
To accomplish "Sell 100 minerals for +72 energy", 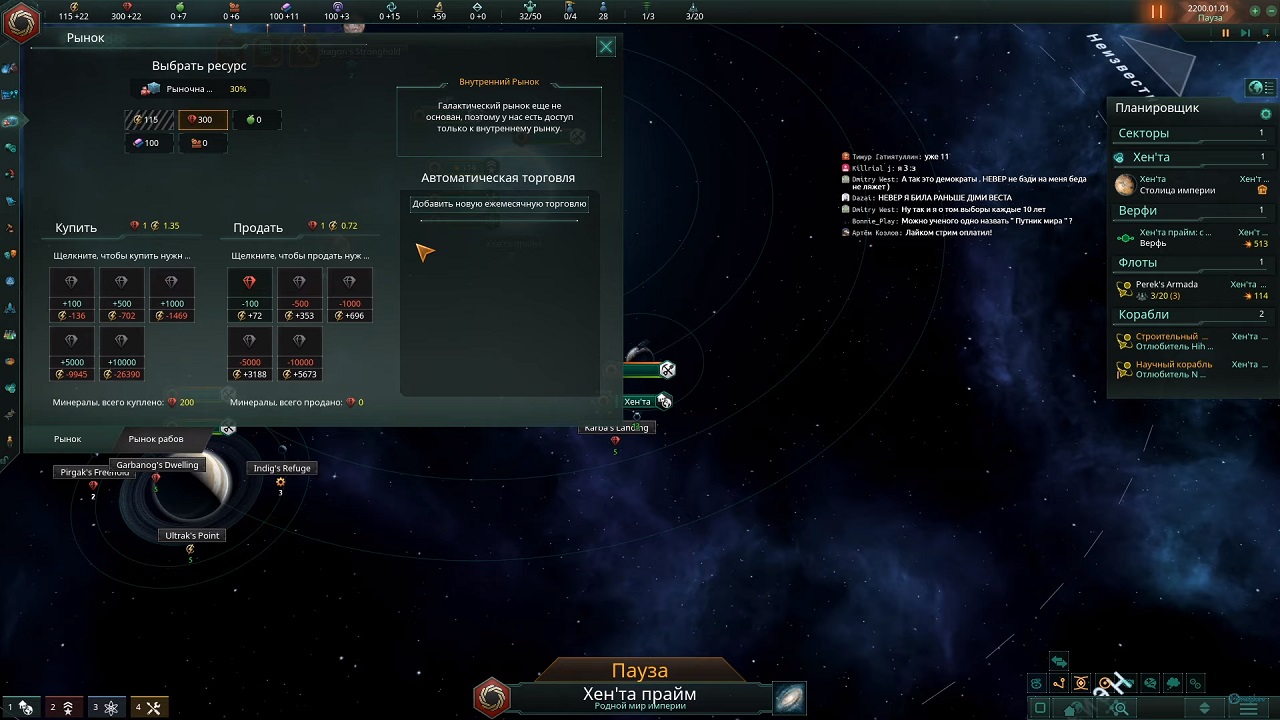I will (x=249, y=296).
